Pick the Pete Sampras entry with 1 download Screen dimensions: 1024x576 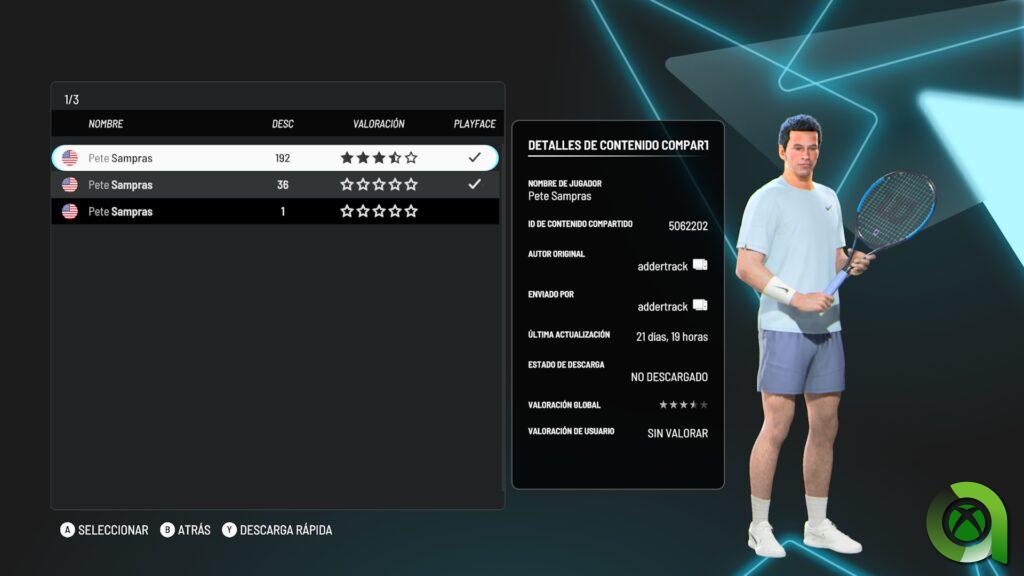274,212
